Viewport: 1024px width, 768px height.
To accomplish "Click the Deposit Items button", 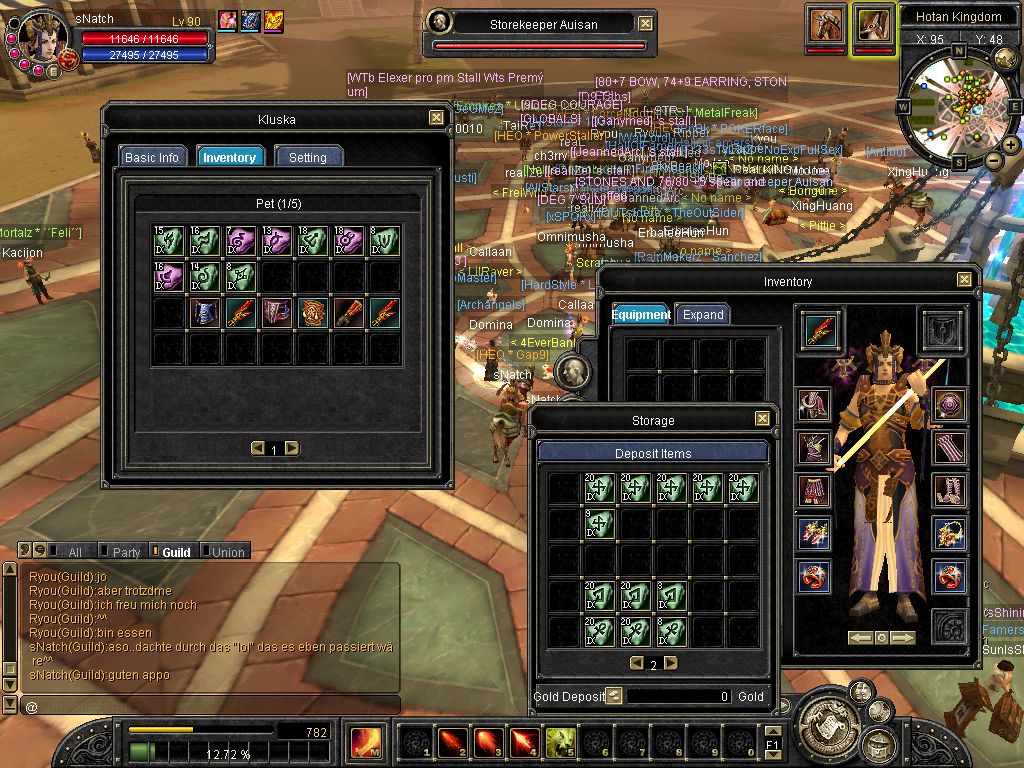I will [x=653, y=453].
